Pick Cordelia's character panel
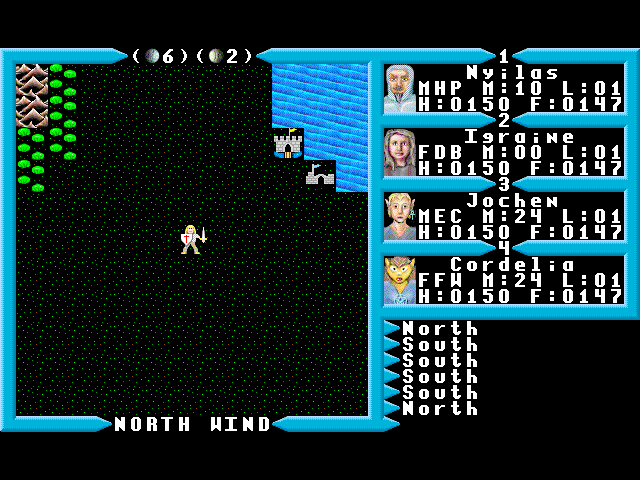Viewport: 640px width, 480px height. [x=504, y=280]
